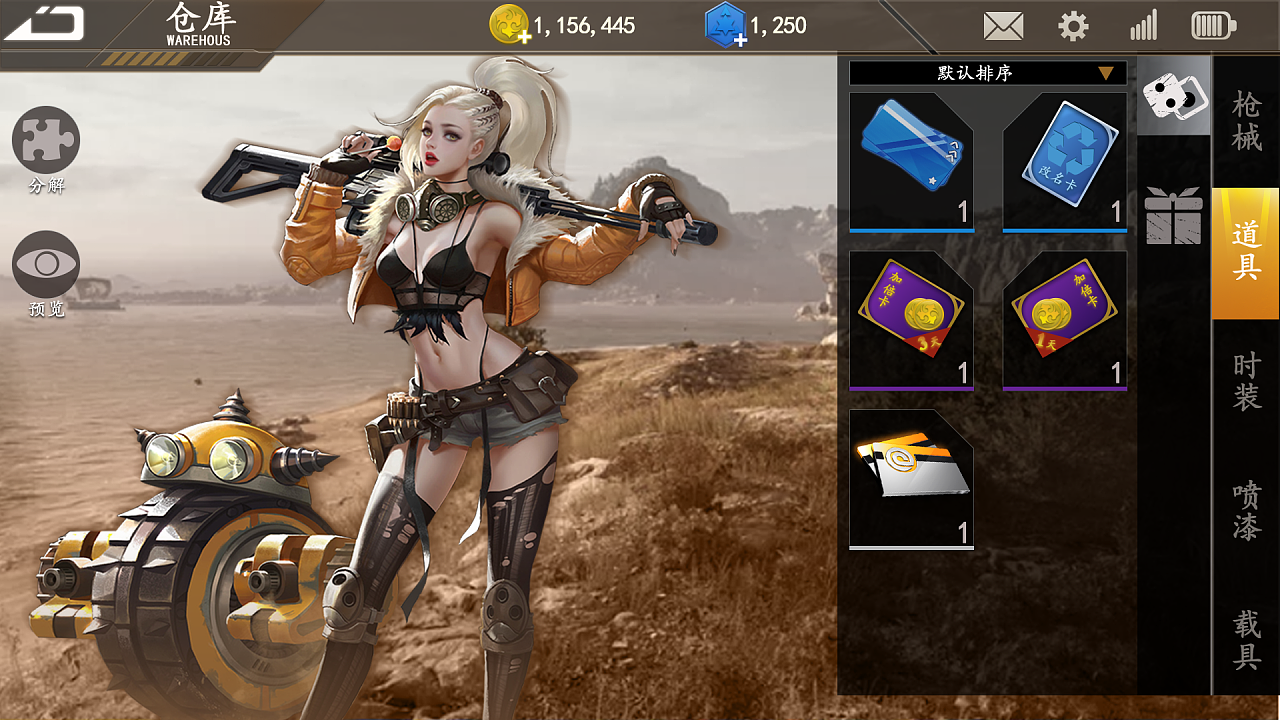Open the 默认排序 sort dropdown
Image resolution: width=1280 pixels, height=720 pixels.
point(987,73)
